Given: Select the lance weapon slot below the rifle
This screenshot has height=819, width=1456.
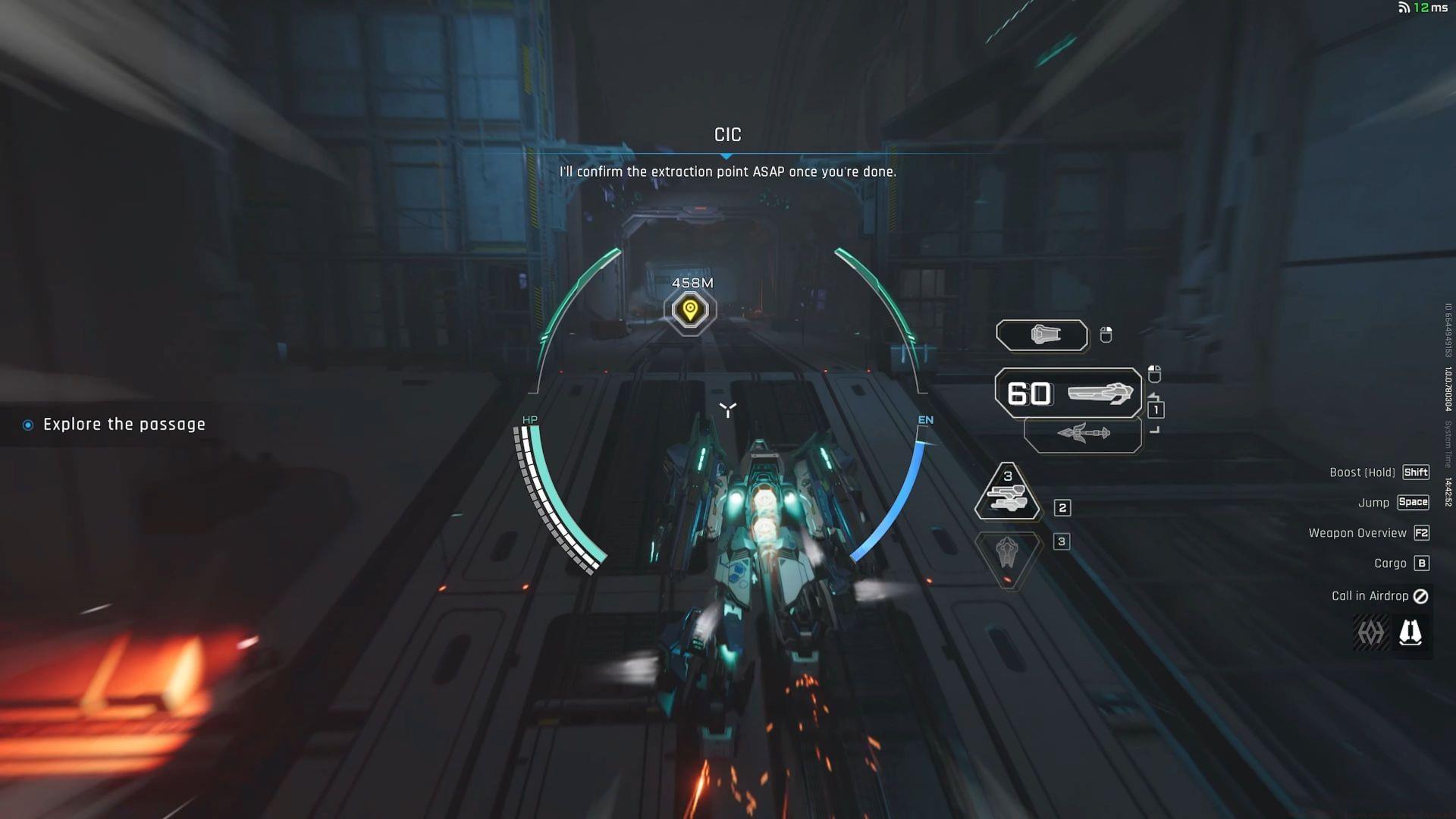Looking at the screenshot, I should pyautogui.click(x=1083, y=434).
